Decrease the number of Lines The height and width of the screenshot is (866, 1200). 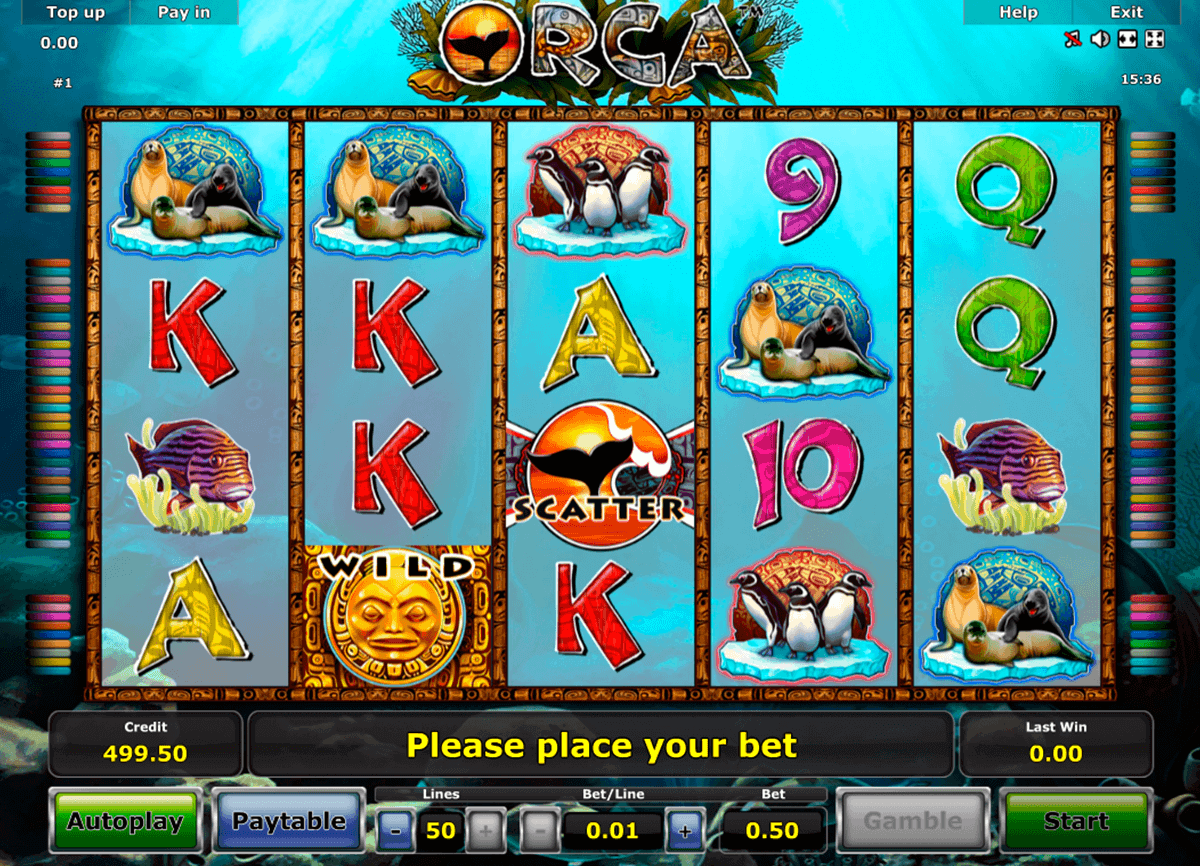(397, 830)
